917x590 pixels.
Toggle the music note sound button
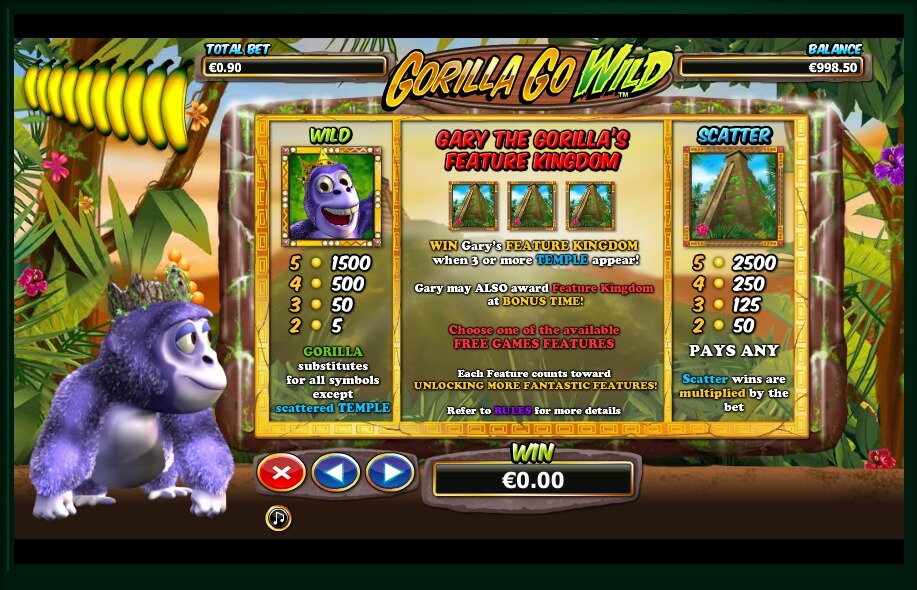pyautogui.click(x=278, y=518)
